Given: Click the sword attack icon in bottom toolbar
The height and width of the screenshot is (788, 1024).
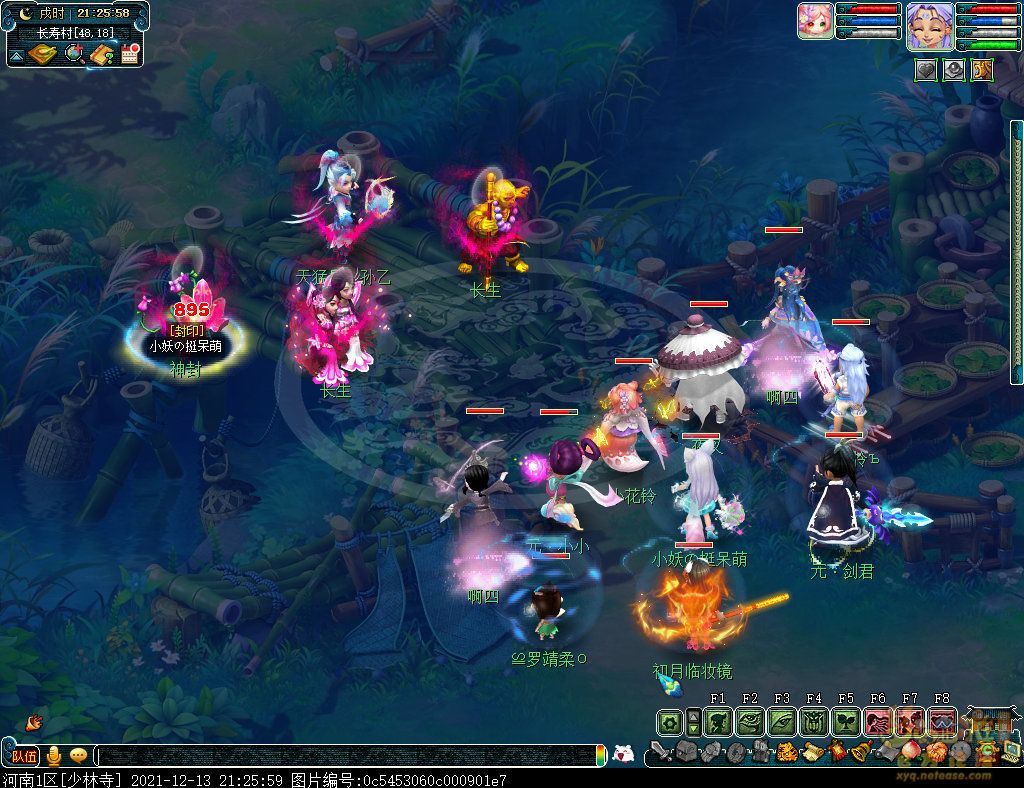Looking at the screenshot, I should coord(659,752).
